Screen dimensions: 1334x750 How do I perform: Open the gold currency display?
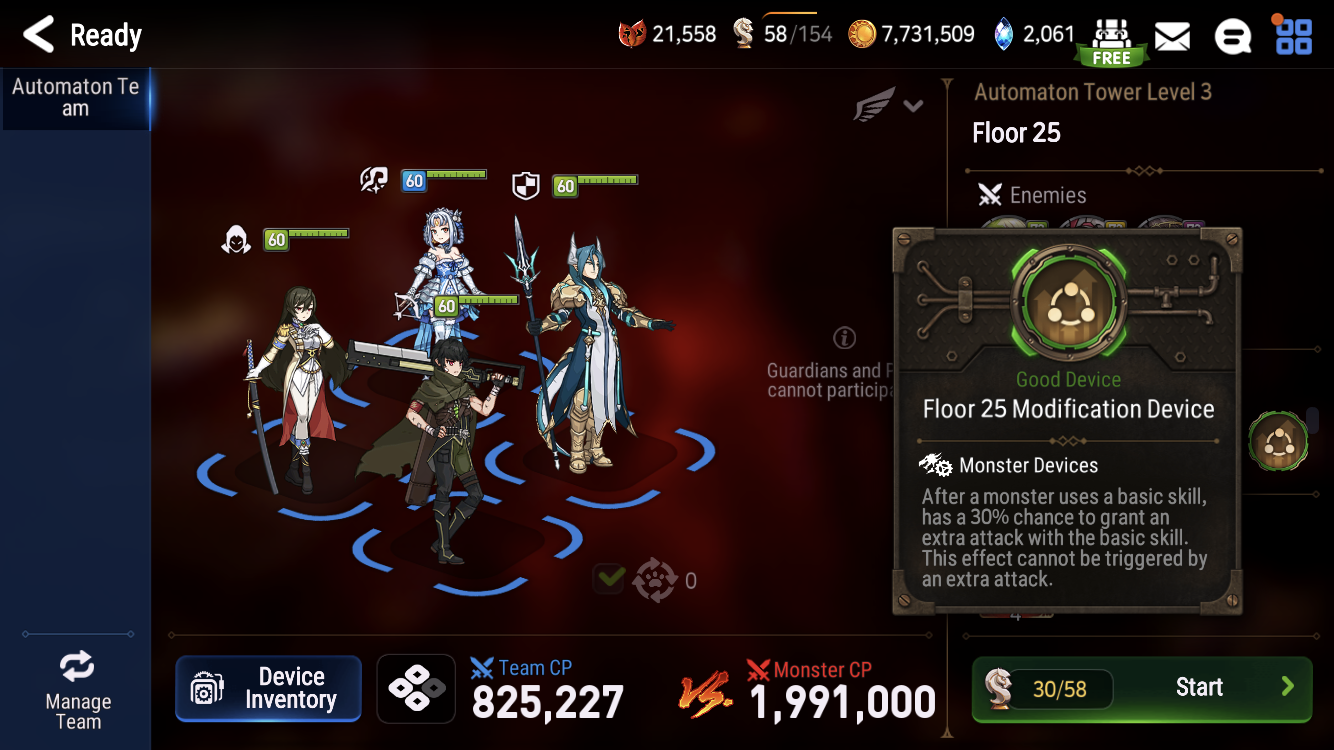(910, 33)
